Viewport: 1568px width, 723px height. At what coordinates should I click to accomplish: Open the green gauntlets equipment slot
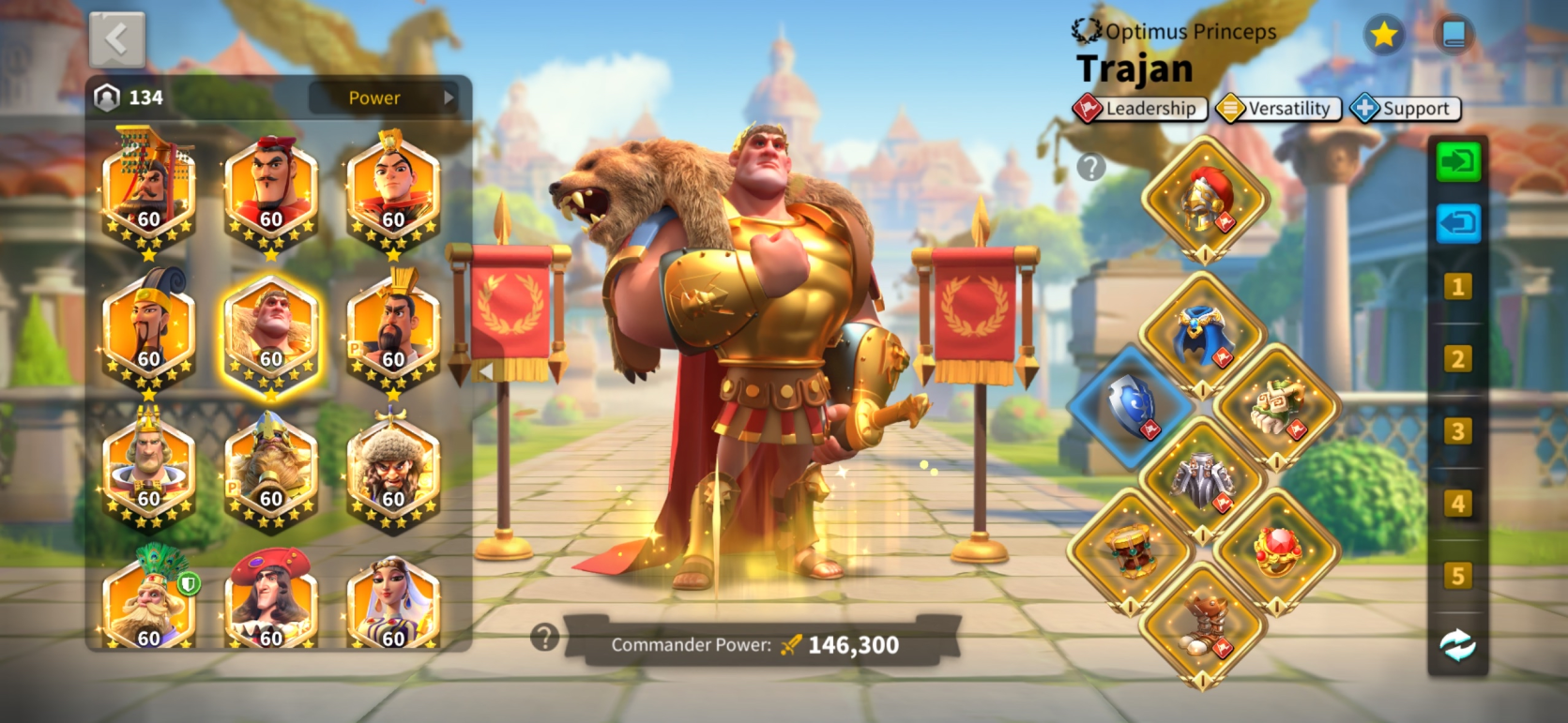(1276, 406)
